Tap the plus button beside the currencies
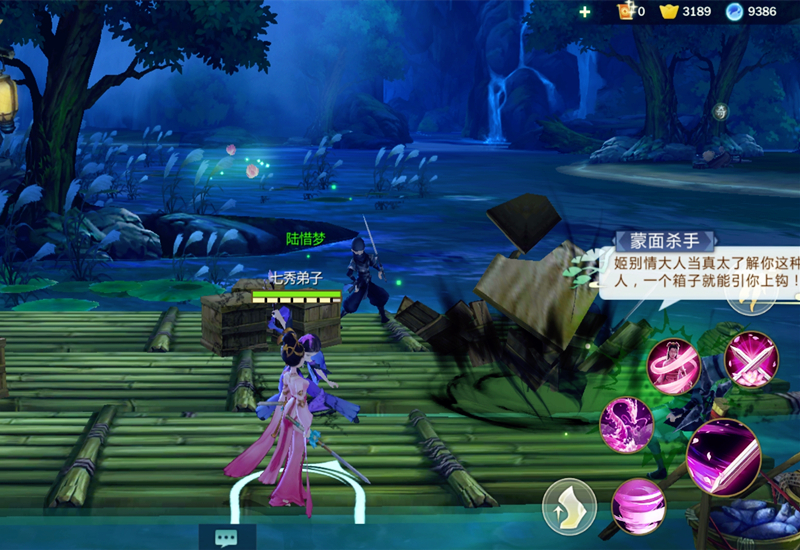 click(x=585, y=12)
